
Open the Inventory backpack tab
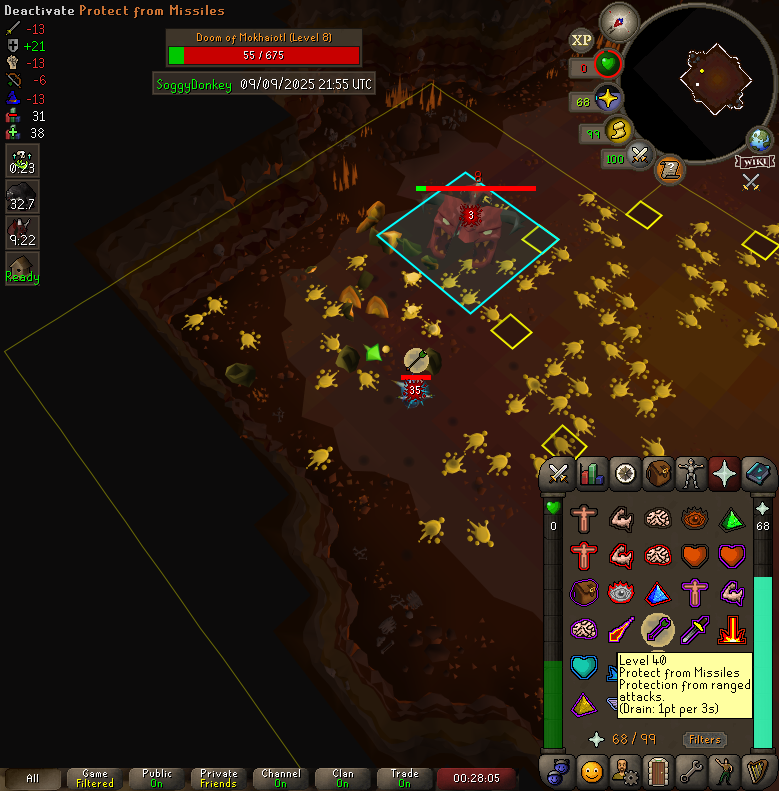658,473
